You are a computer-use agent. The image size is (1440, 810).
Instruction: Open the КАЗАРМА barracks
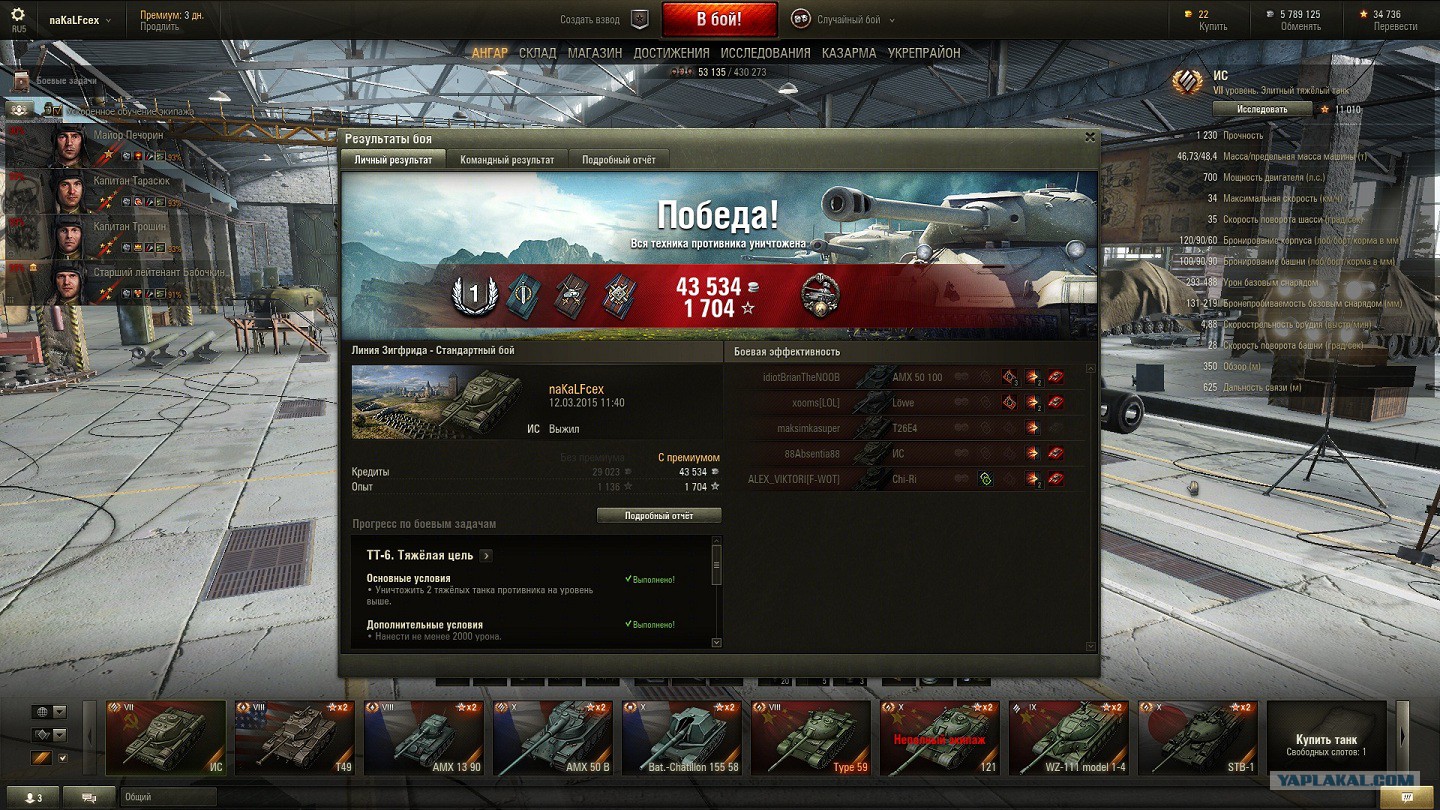click(849, 53)
